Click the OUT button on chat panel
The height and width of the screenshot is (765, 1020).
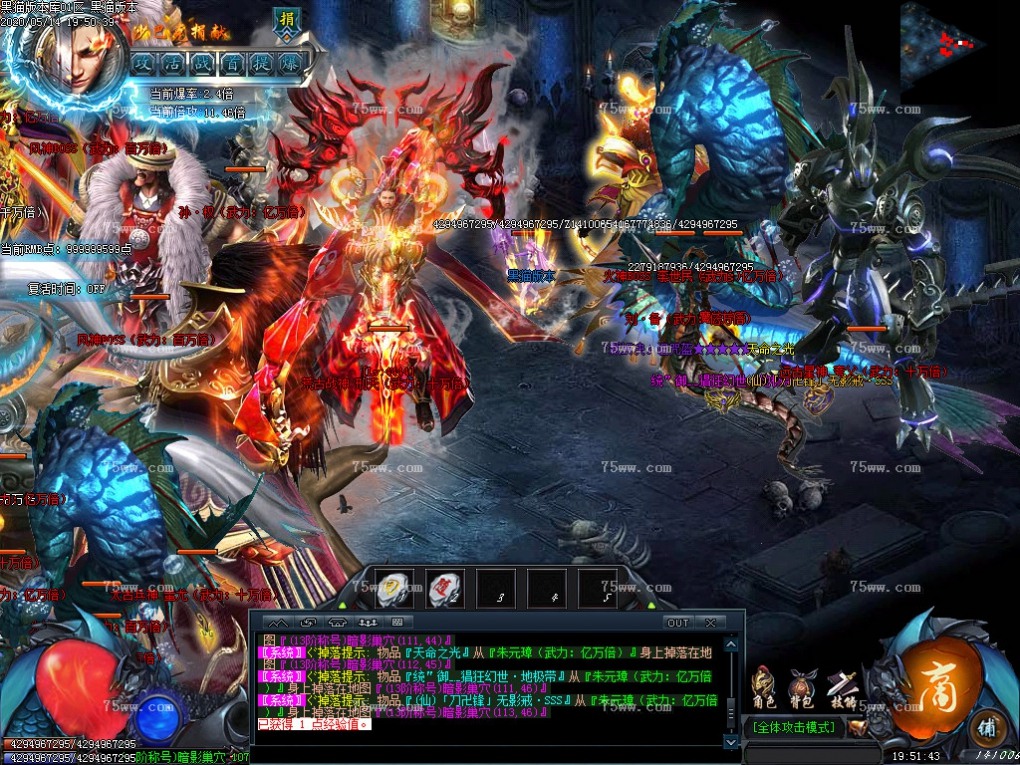pyautogui.click(x=678, y=622)
